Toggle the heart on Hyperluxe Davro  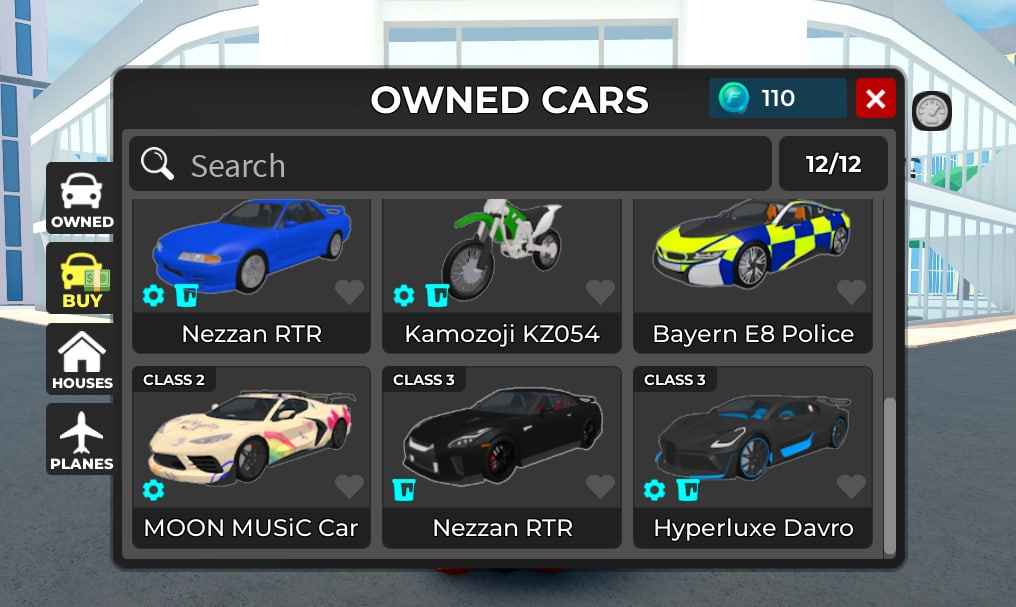[851, 486]
